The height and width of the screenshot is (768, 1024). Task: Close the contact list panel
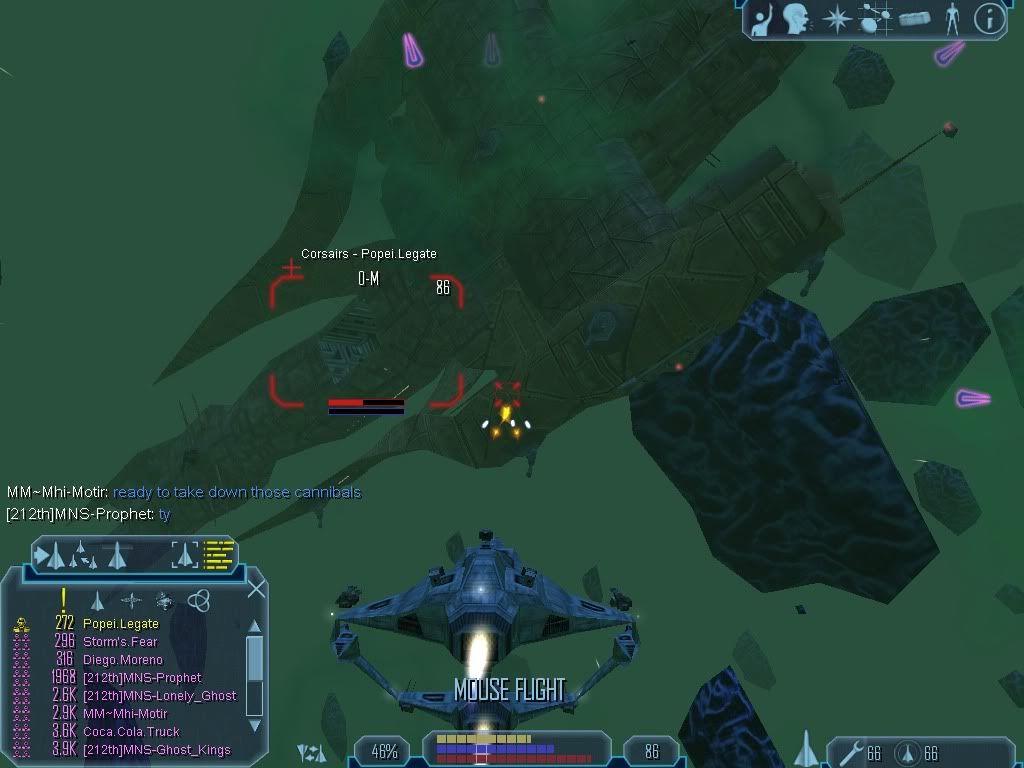(256, 589)
